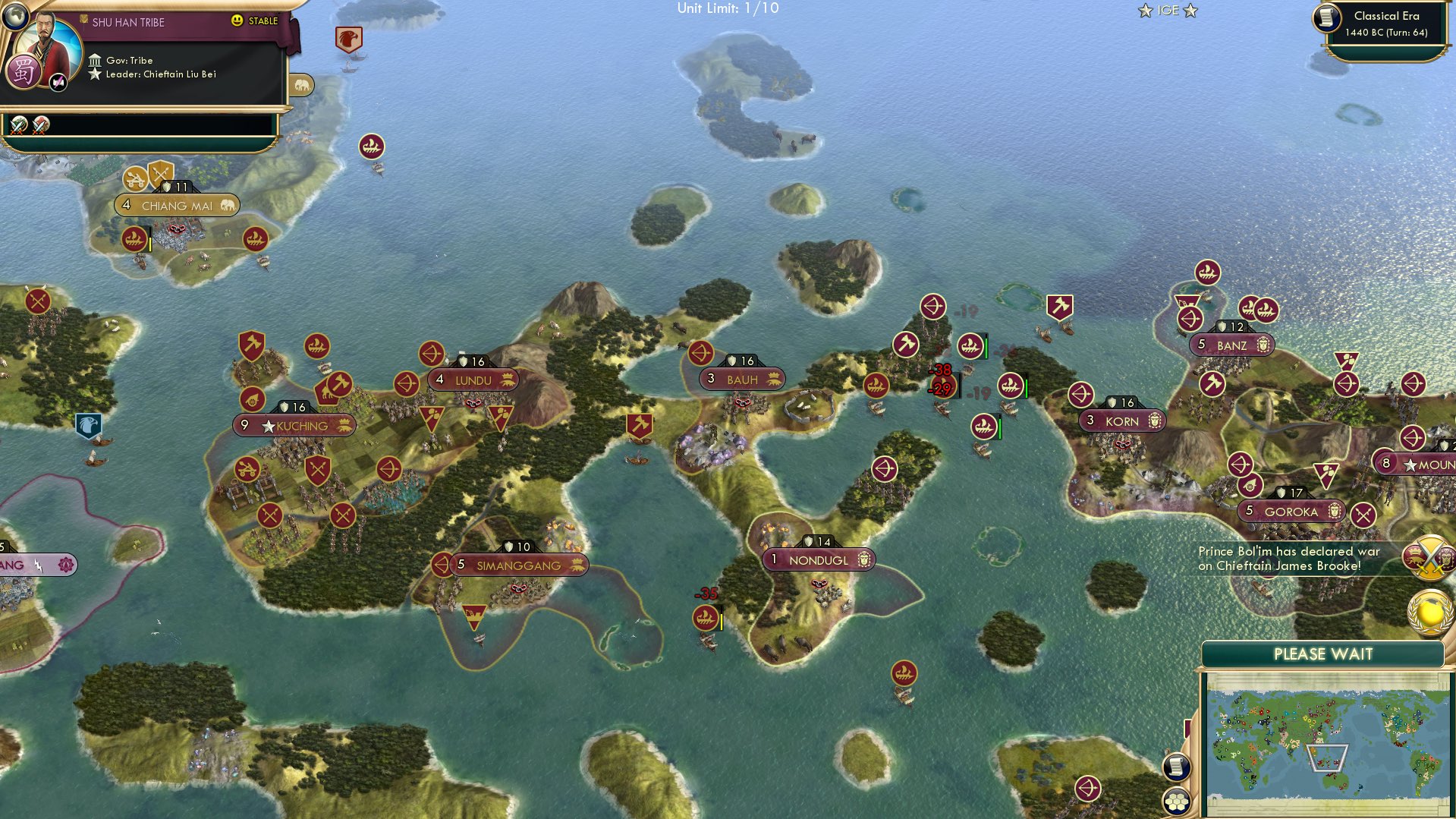This screenshot has width=1456, height=819.
Task: Select the archer unit icon above Bauh
Action: tap(702, 353)
